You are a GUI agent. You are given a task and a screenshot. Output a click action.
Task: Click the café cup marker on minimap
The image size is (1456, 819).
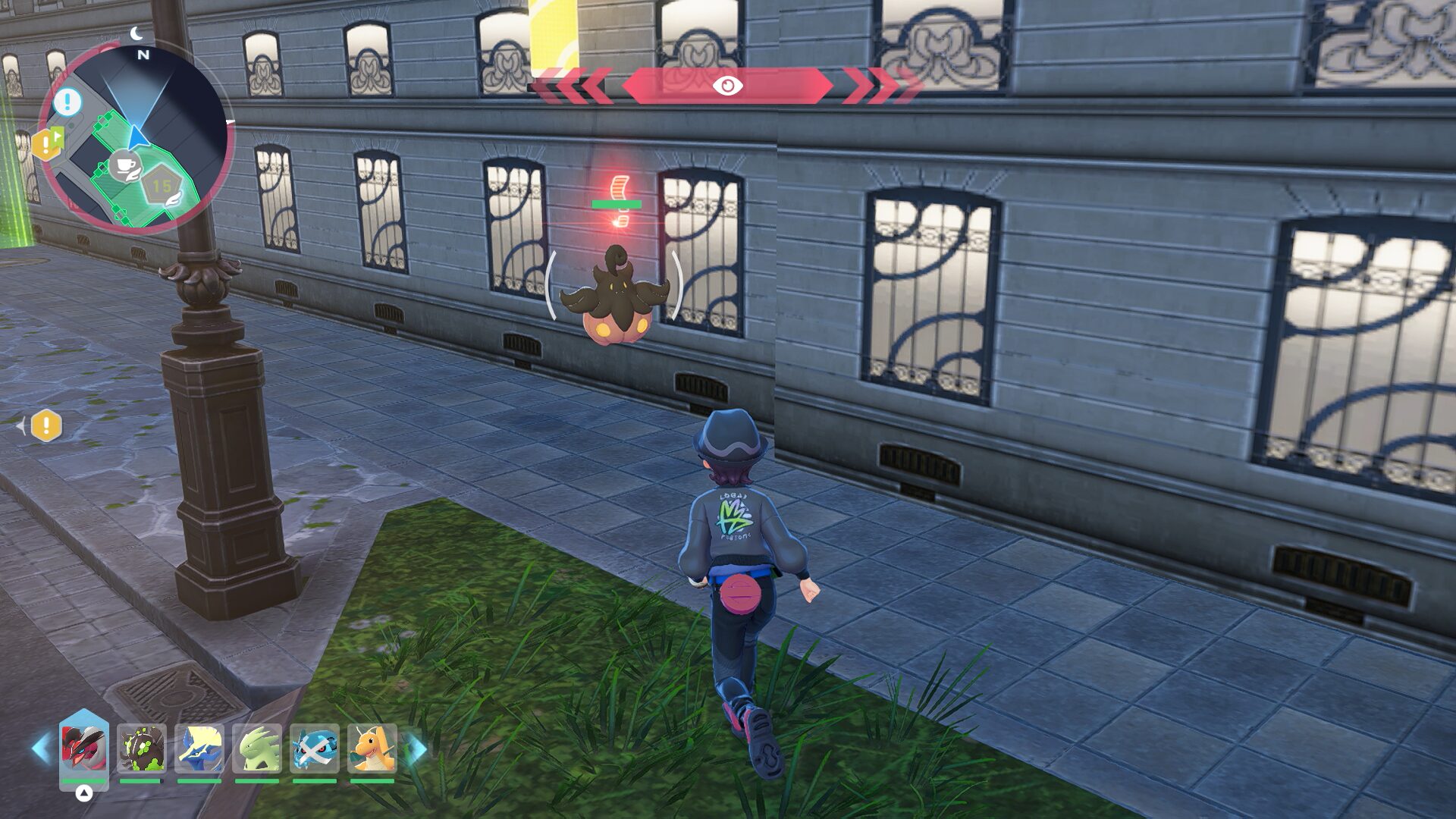point(124,165)
